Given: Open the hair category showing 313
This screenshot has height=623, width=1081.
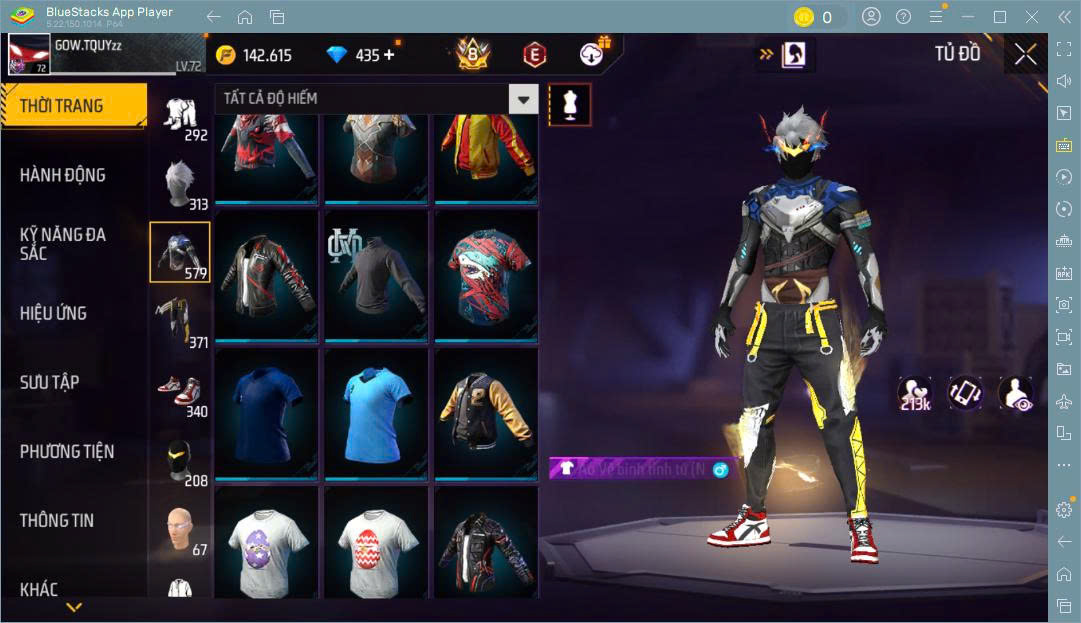Looking at the screenshot, I should (180, 184).
